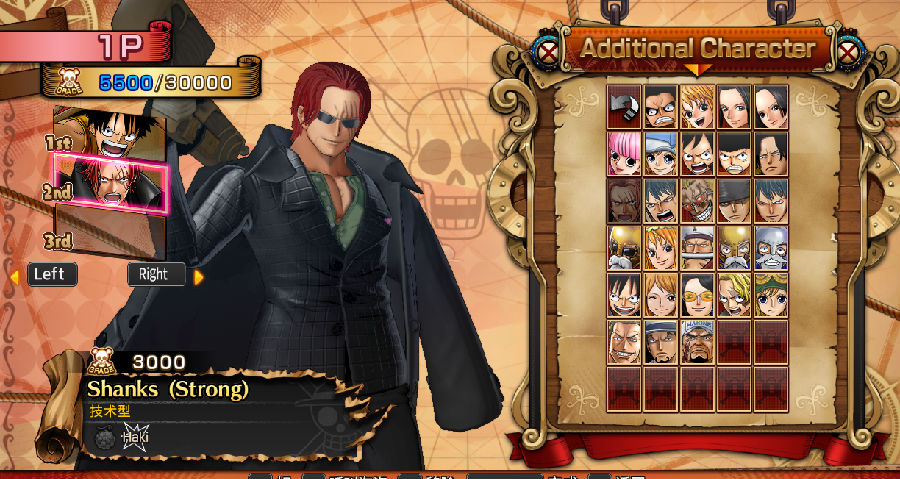Select the silver robot-faced character portrait
Viewport: 900px width, 479px height.
[771, 247]
